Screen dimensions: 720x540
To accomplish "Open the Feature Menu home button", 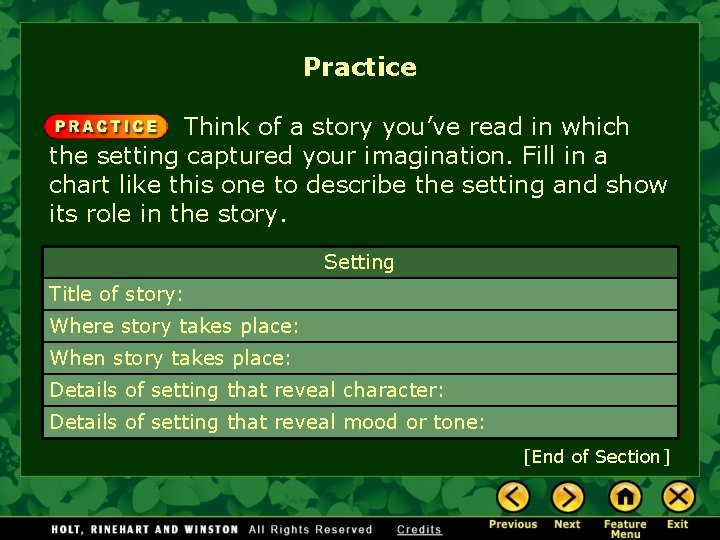I will pos(625,497).
